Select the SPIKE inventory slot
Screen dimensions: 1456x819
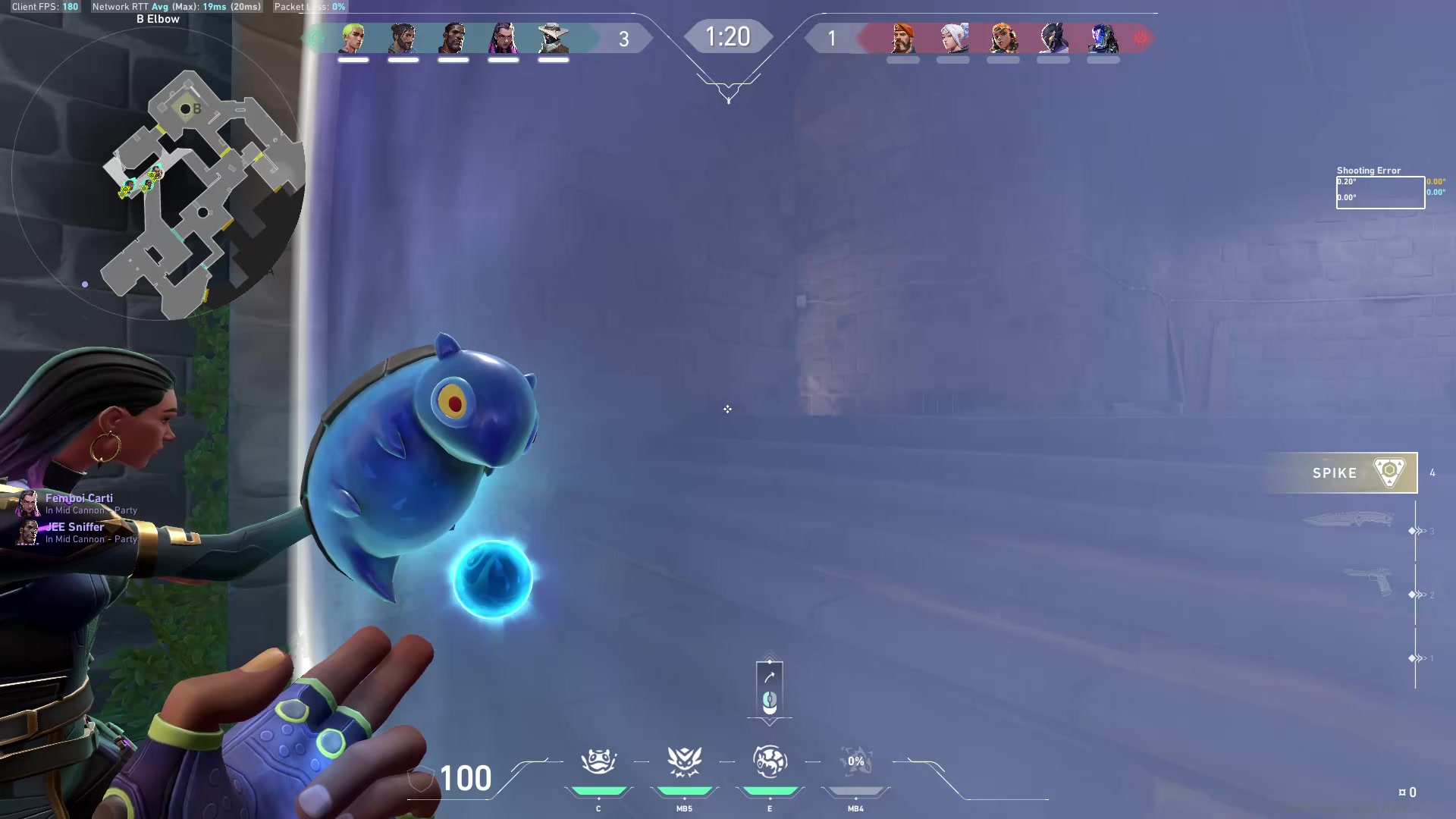(1340, 472)
